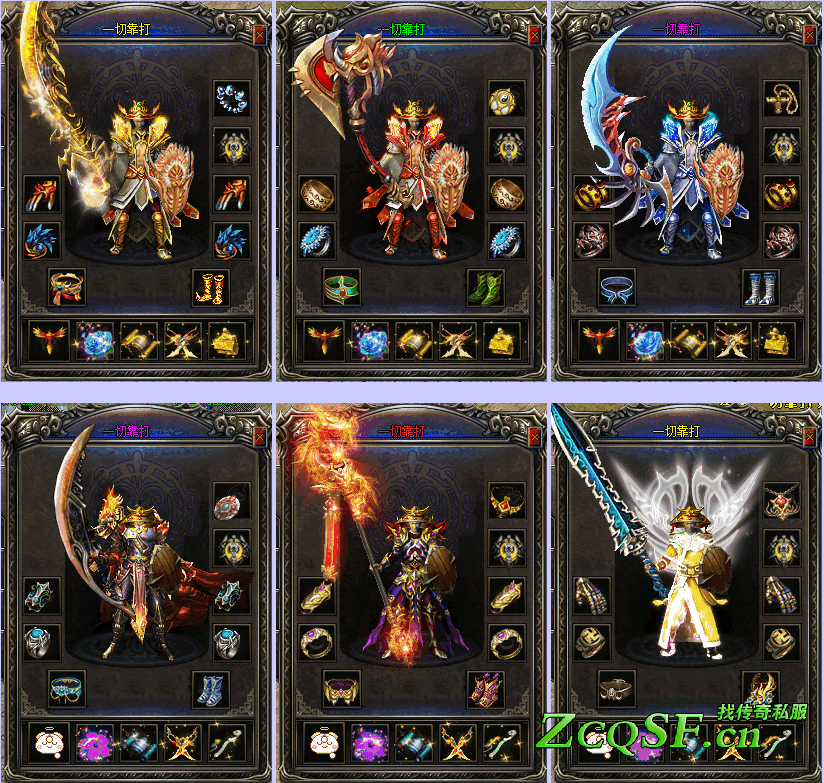Screen dimensions: 824x783
Task: Close the yellow-robed character's equipment panel
Action: (810, 435)
